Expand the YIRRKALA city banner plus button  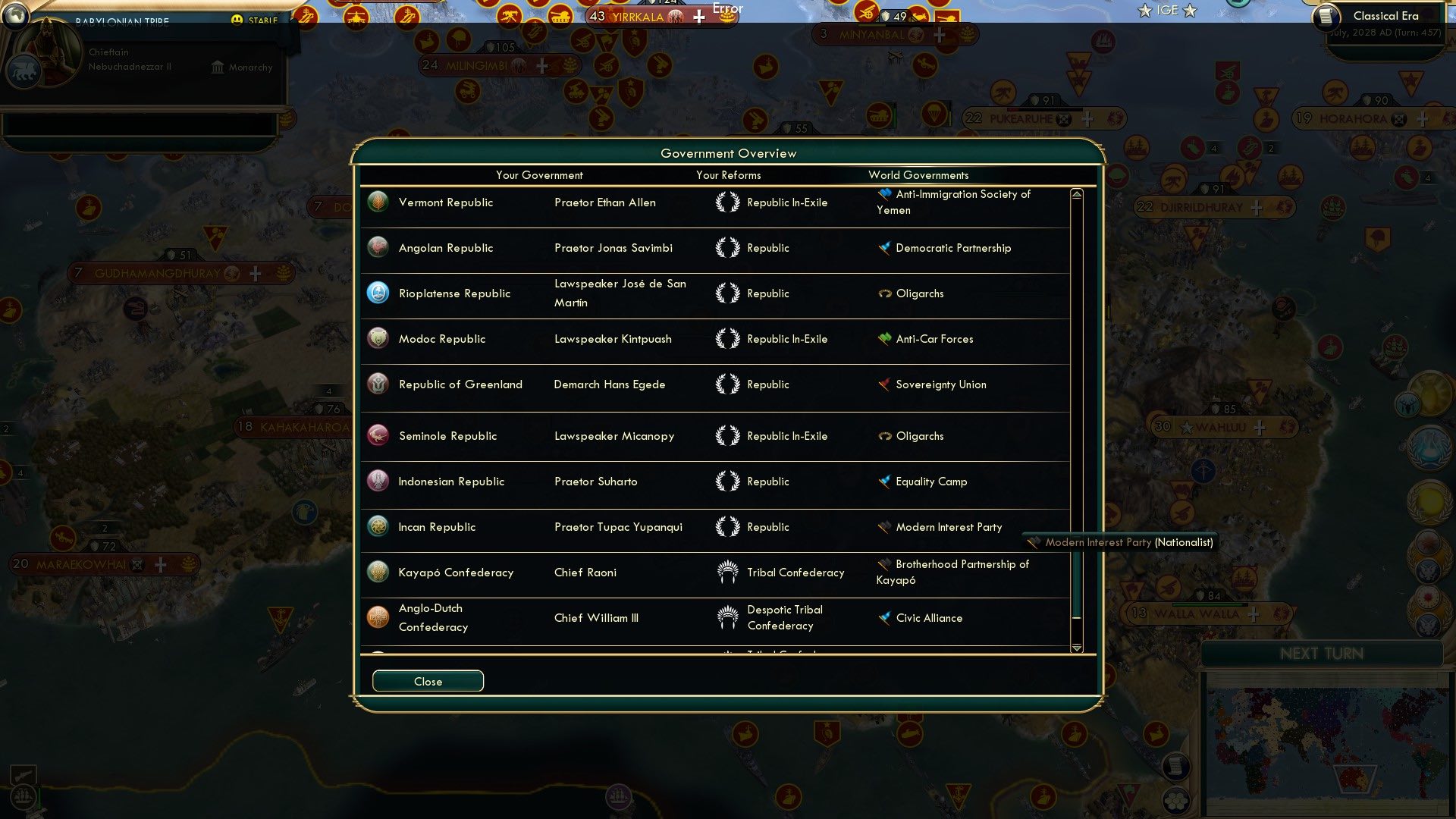pyautogui.click(x=698, y=15)
